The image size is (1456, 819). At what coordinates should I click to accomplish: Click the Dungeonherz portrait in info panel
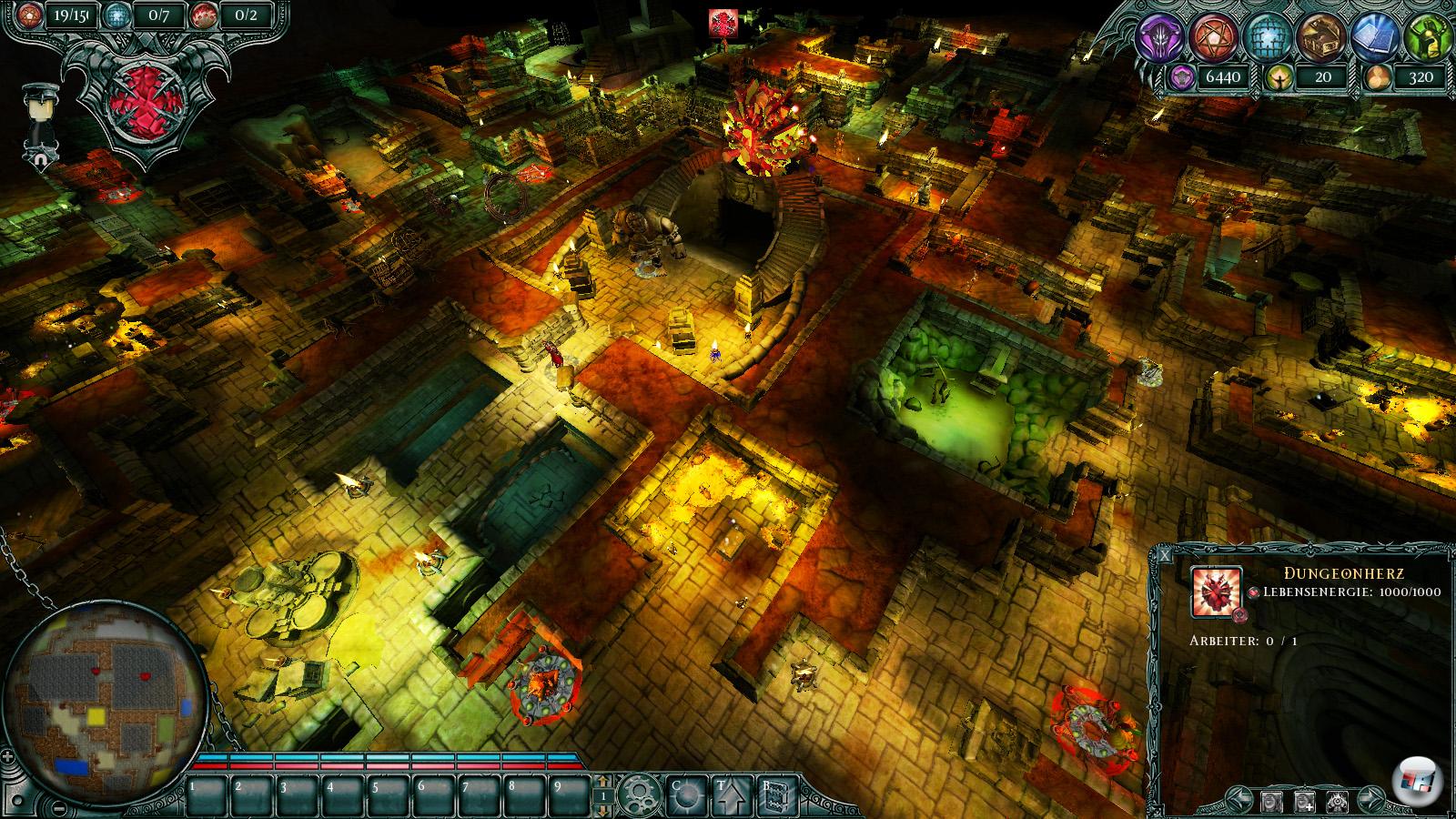[x=1216, y=591]
